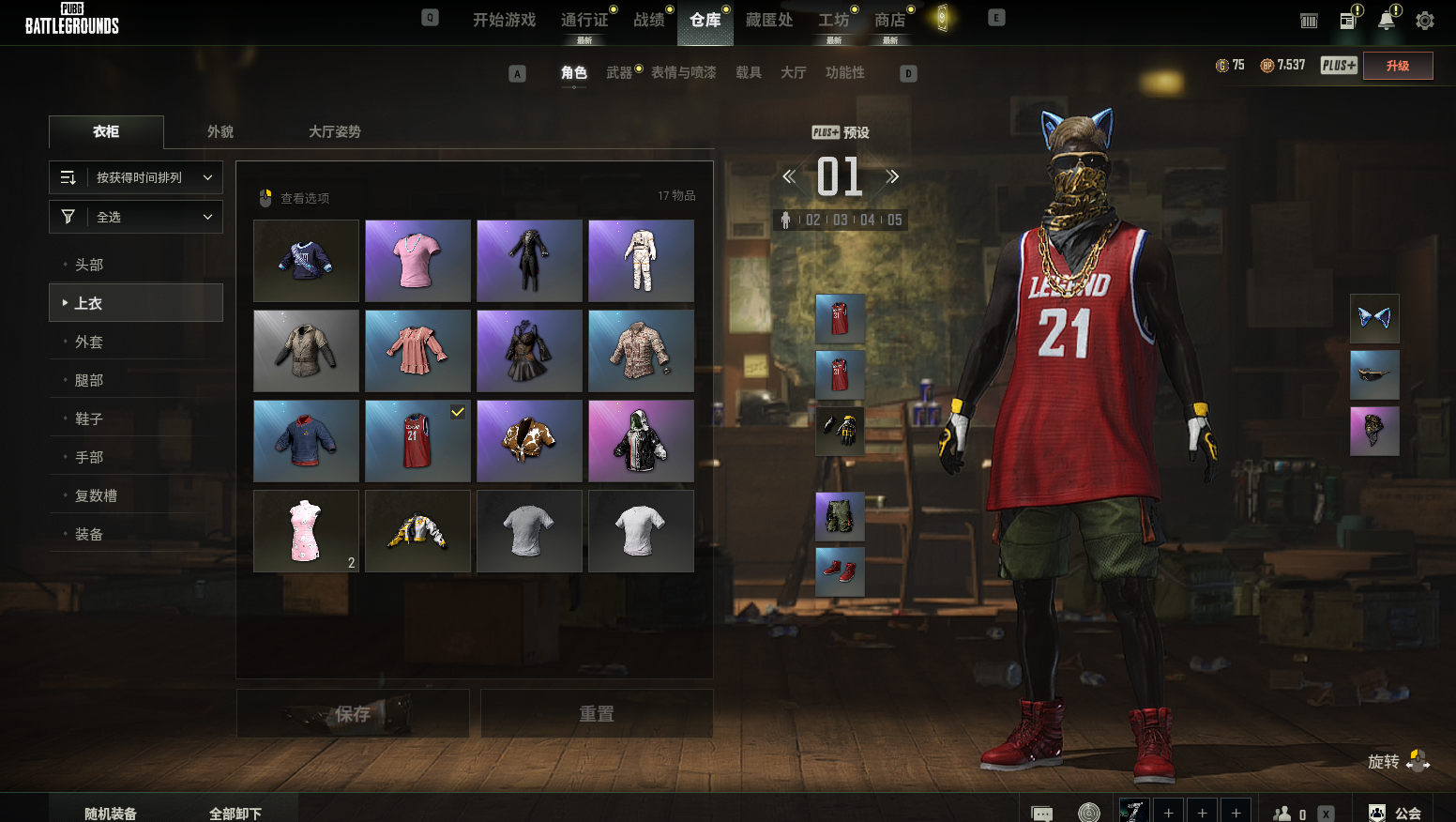The image size is (1456, 822).
Task: Select the 头部 head category
Action: (x=90, y=265)
